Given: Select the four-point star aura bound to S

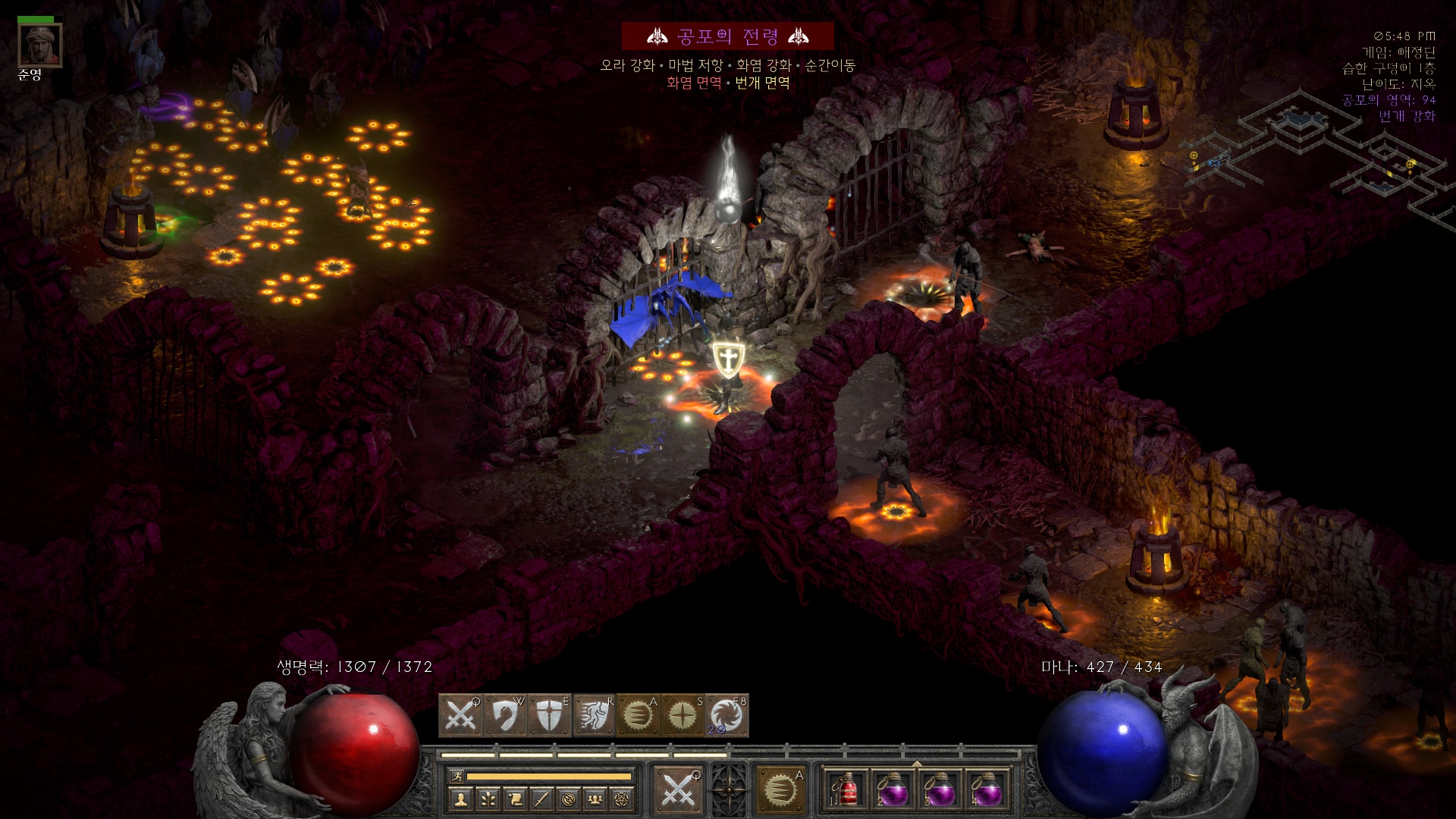Looking at the screenshot, I should click(x=683, y=716).
